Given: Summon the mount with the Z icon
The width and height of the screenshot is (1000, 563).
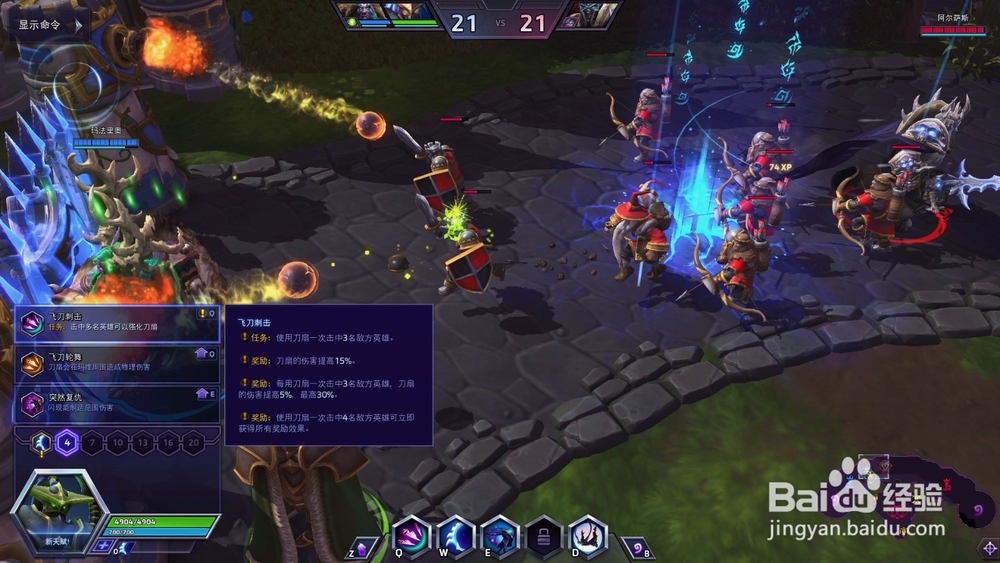Looking at the screenshot, I should (x=363, y=548).
